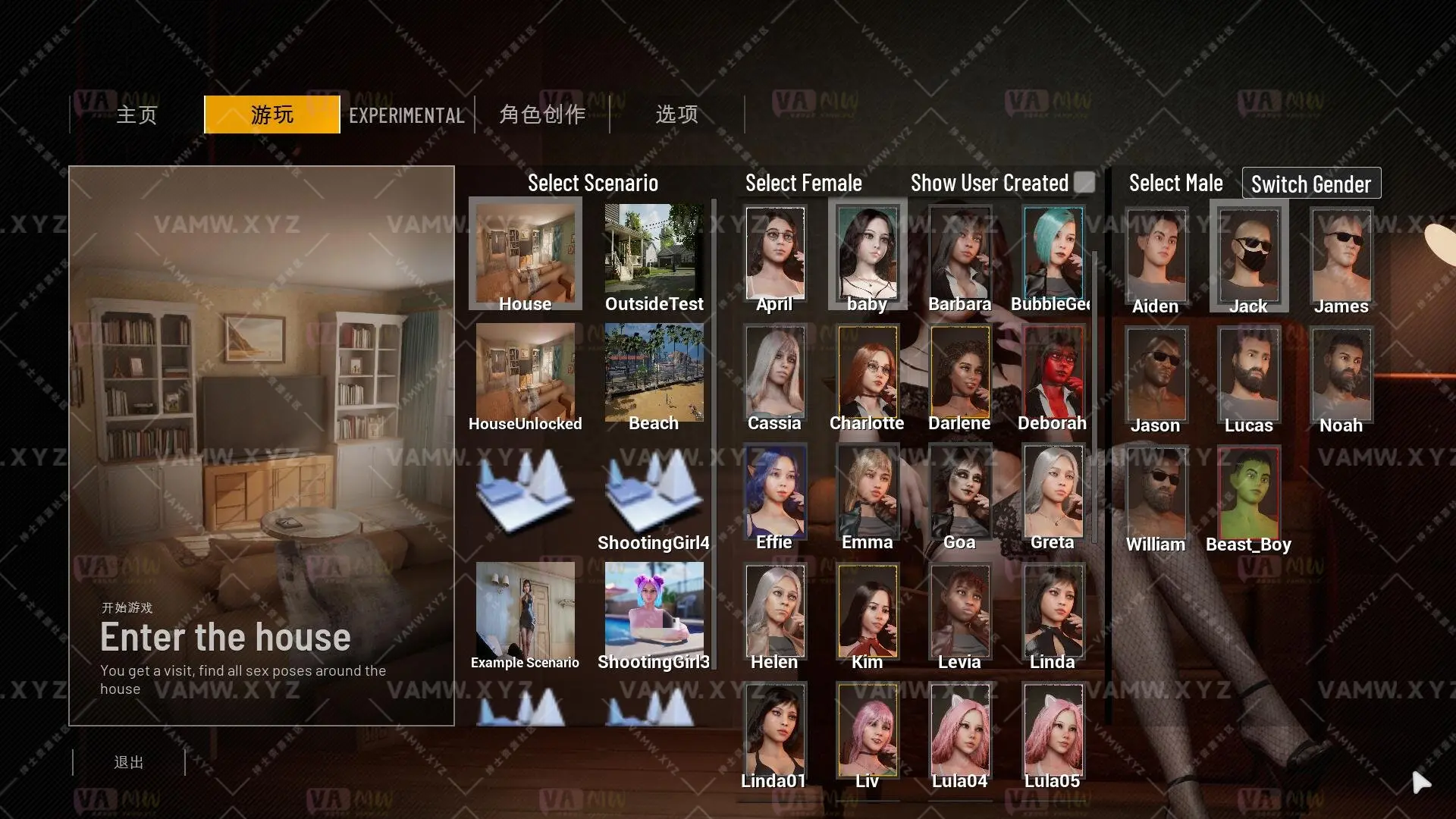Image resolution: width=1456 pixels, height=819 pixels.
Task: Click Enter the house to start
Action: (225, 637)
